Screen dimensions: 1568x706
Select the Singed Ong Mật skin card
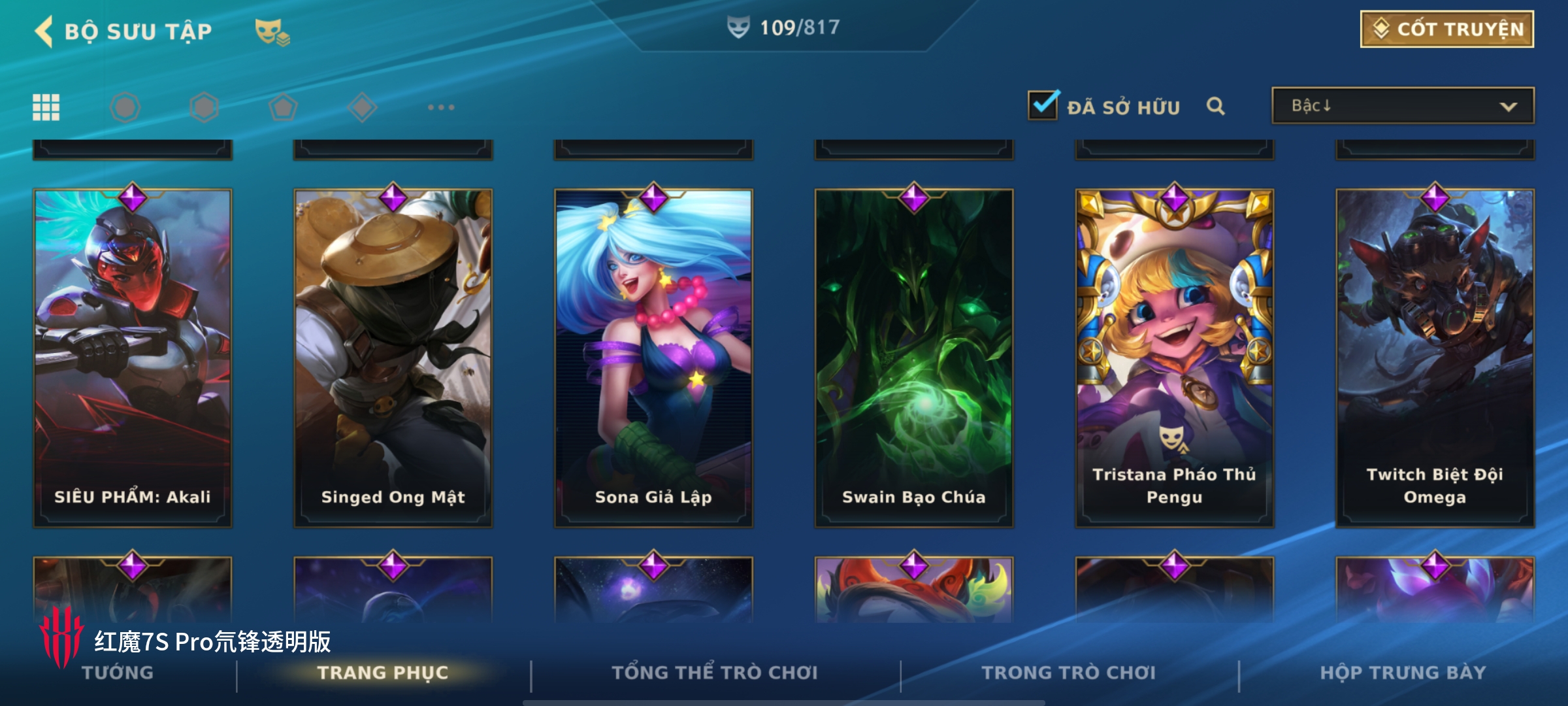(x=393, y=358)
